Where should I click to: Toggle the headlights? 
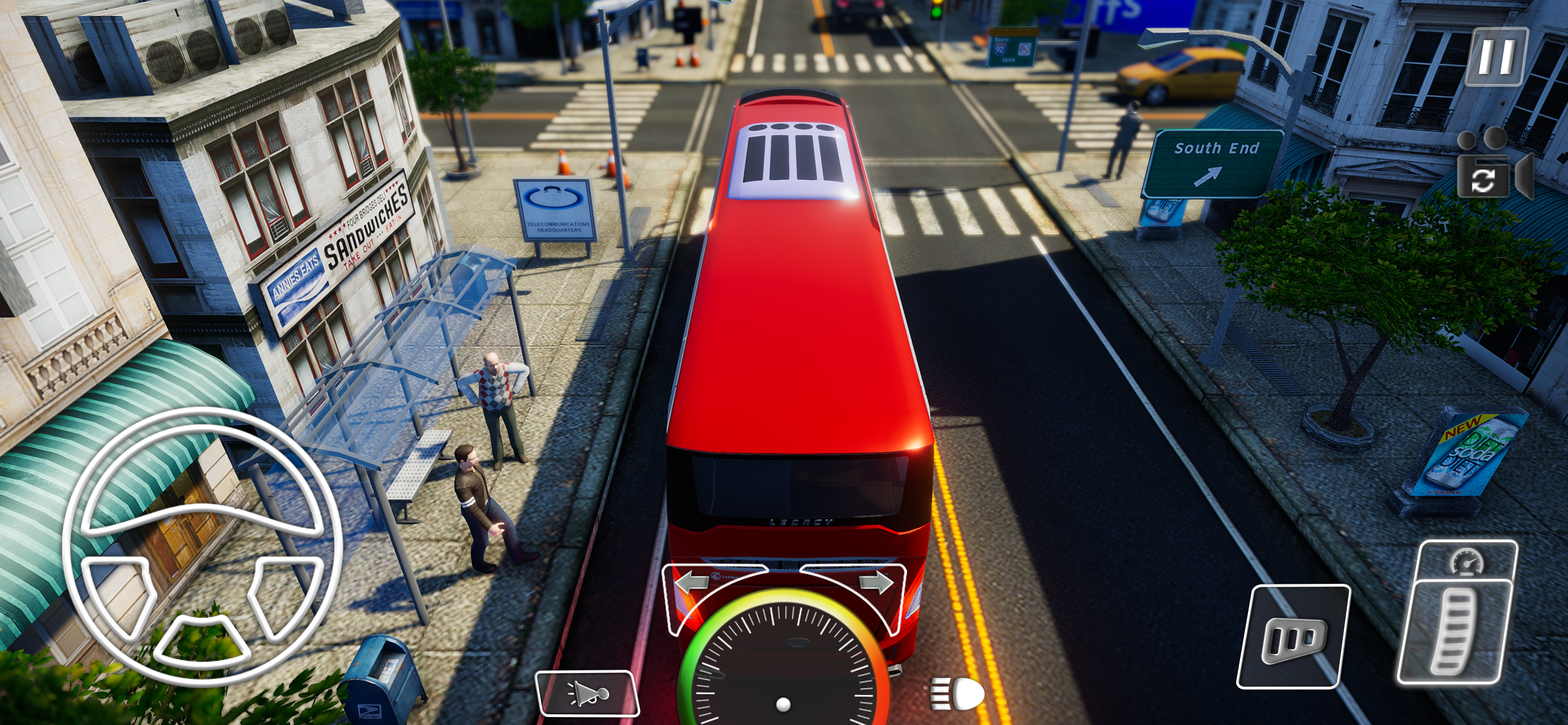pos(957,694)
